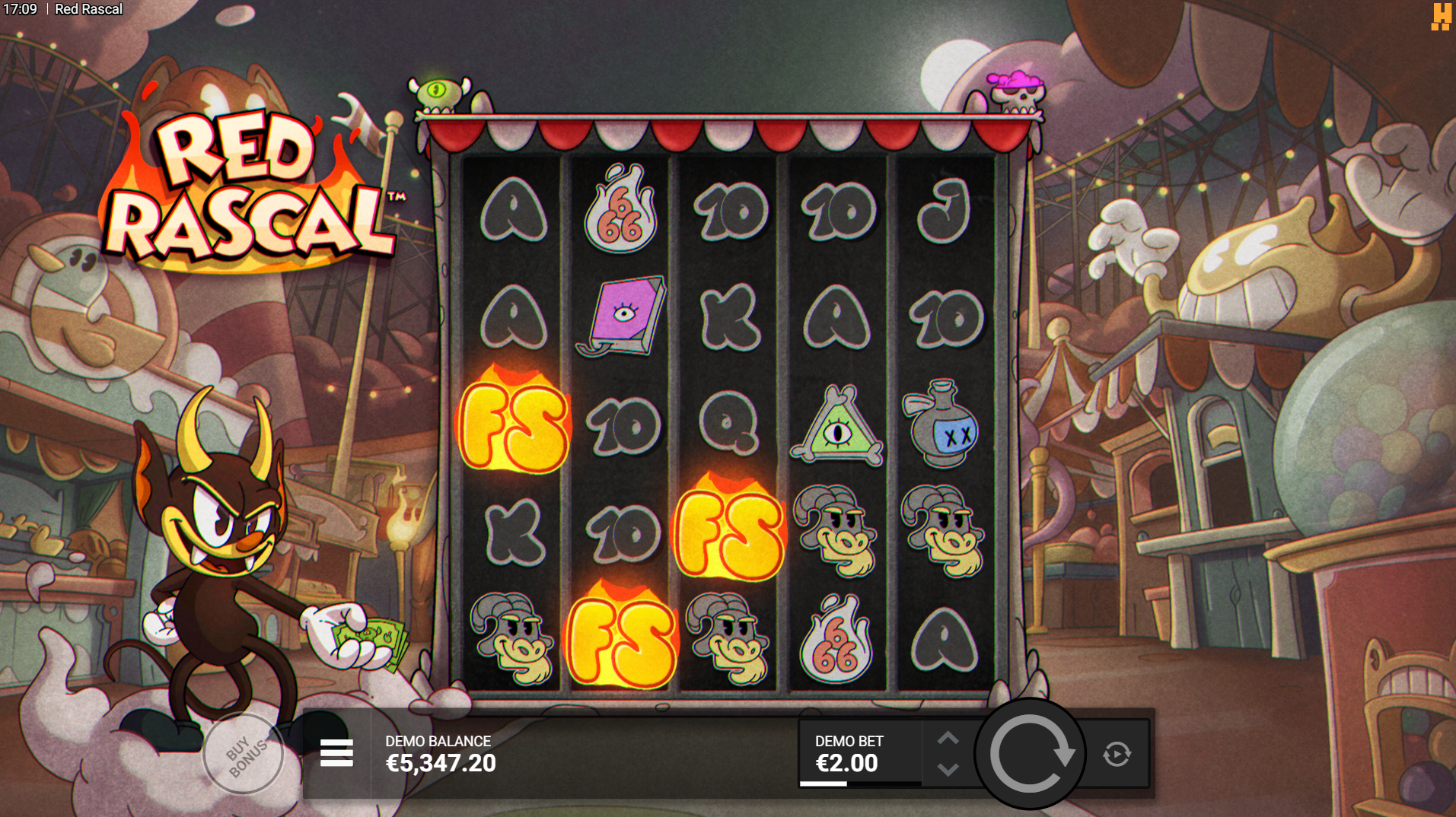Spin the reels with the circular arrow button
Screen dimensions: 1456x817
[1031, 754]
